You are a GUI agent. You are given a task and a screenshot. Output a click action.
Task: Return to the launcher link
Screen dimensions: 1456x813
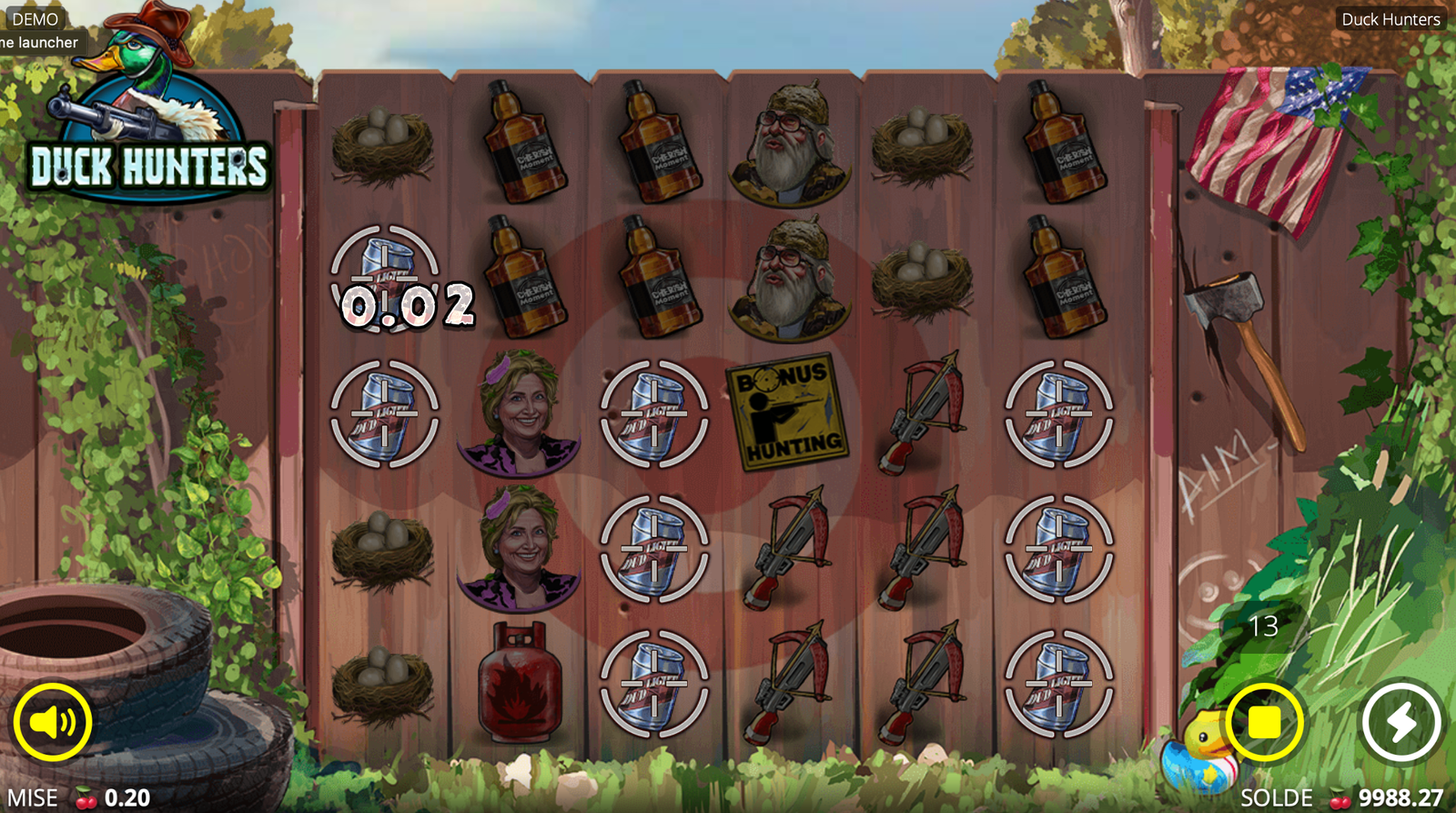point(39,42)
